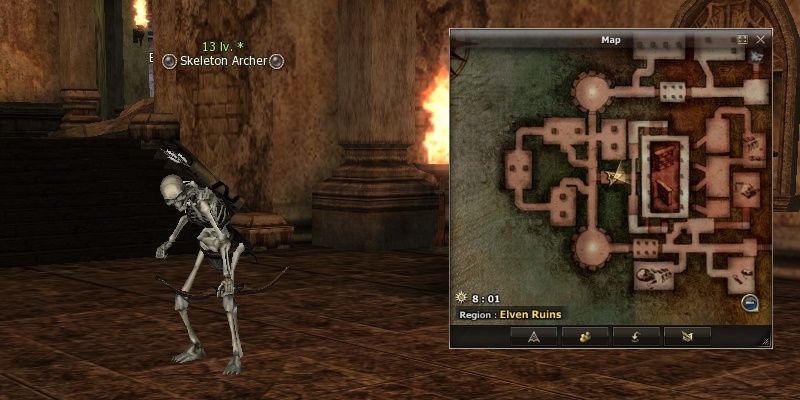Zoom out the map with minus button
800x400 pixels.
750,303
